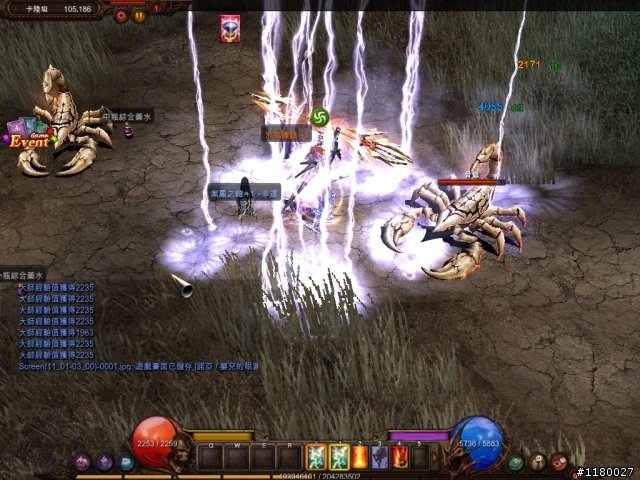
Task: Trigger the red fire skill slot
Action: point(401,457)
